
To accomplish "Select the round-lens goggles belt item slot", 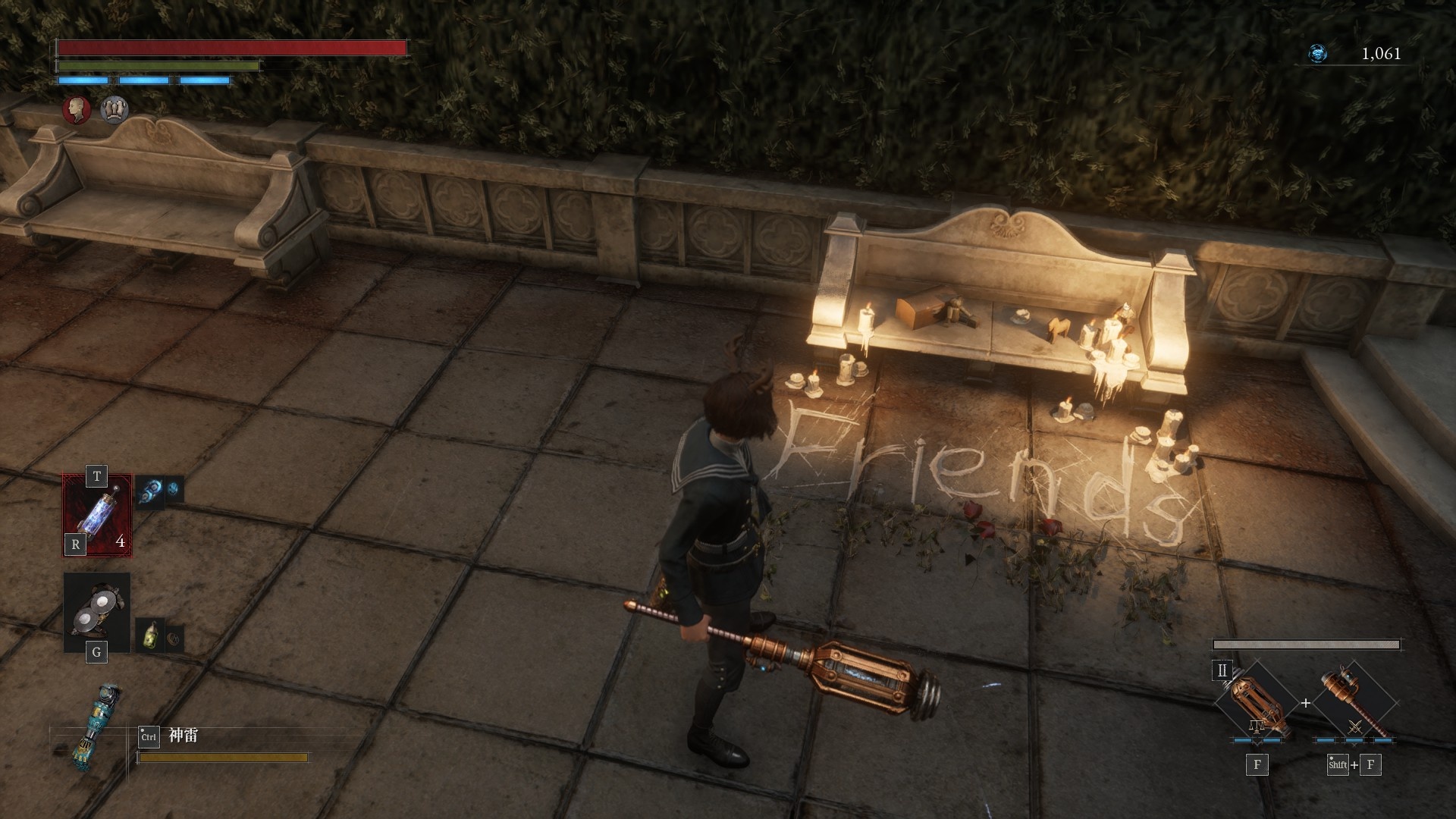I will pyautogui.click(x=97, y=611).
